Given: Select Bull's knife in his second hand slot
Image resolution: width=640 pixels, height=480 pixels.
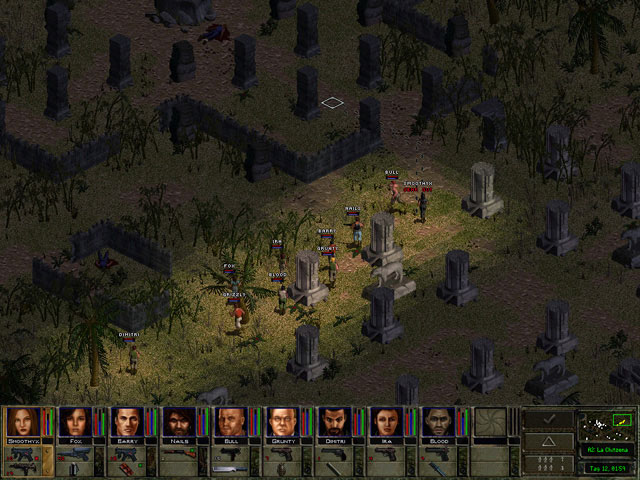Looking at the screenshot, I should point(229,468).
